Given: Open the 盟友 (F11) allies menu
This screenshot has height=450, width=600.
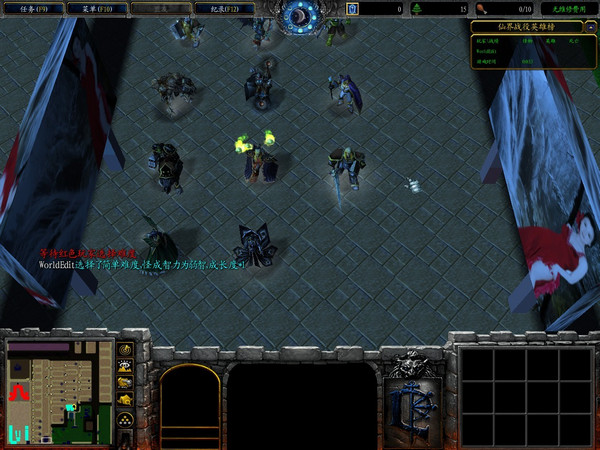Looking at the screenshot, I should click(x=158, y=9).
